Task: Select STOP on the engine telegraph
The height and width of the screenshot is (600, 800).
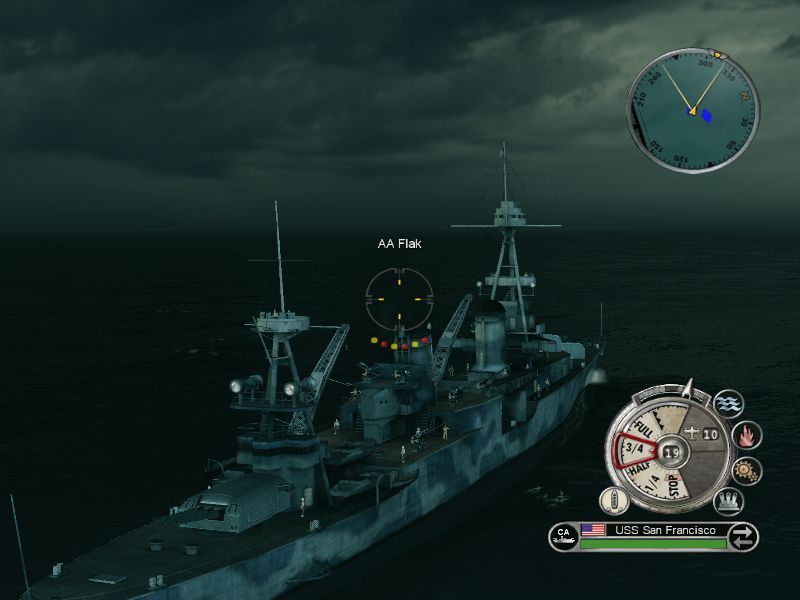Action: pyautogui.click(x=675, y=485)
